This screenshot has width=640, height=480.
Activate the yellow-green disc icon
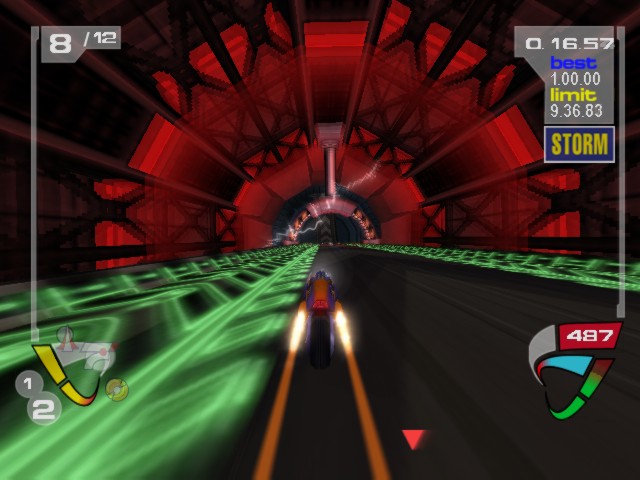point(117,389)
